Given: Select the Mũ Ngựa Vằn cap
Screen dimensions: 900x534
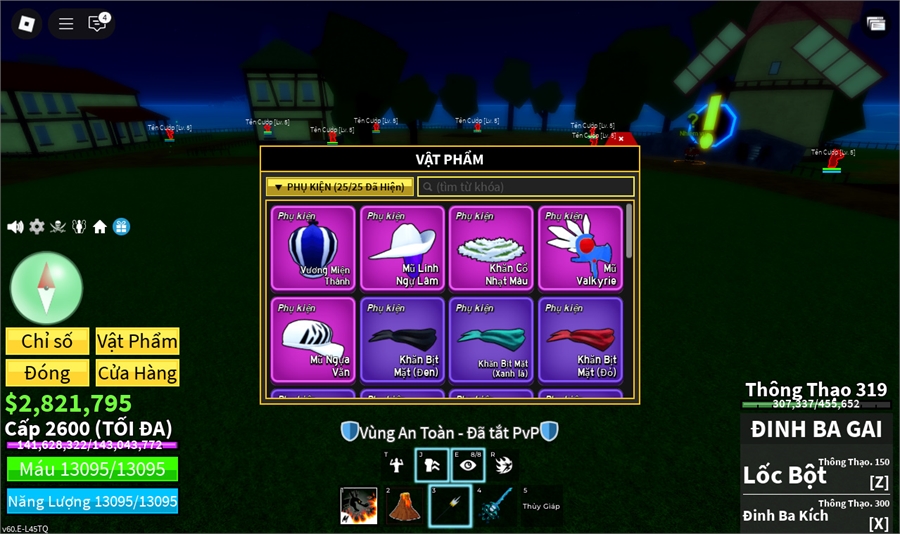Looking at the screenshot, I should tap(313, 339).
